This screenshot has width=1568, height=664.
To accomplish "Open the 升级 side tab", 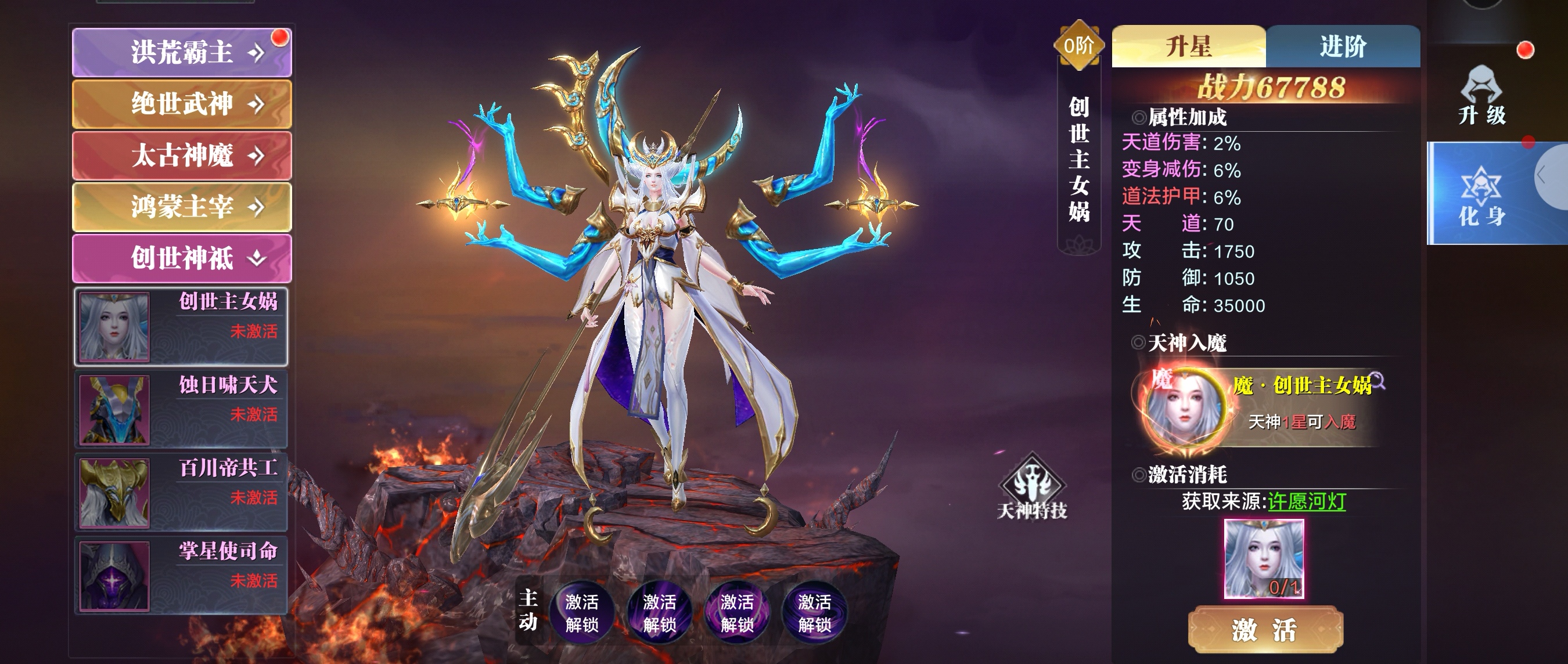I will (1481, 96).
